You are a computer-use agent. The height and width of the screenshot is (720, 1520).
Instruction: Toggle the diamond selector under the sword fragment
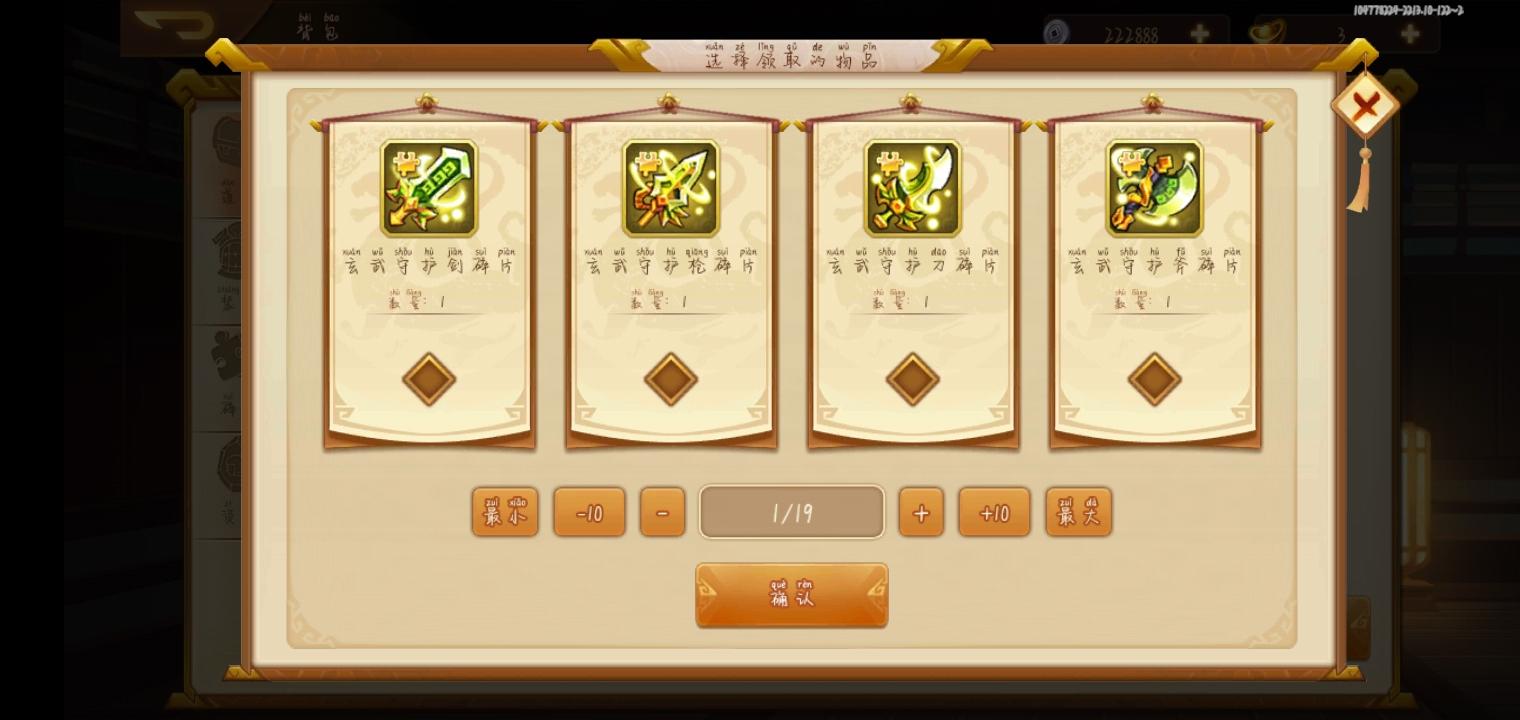tap(428, 380)
